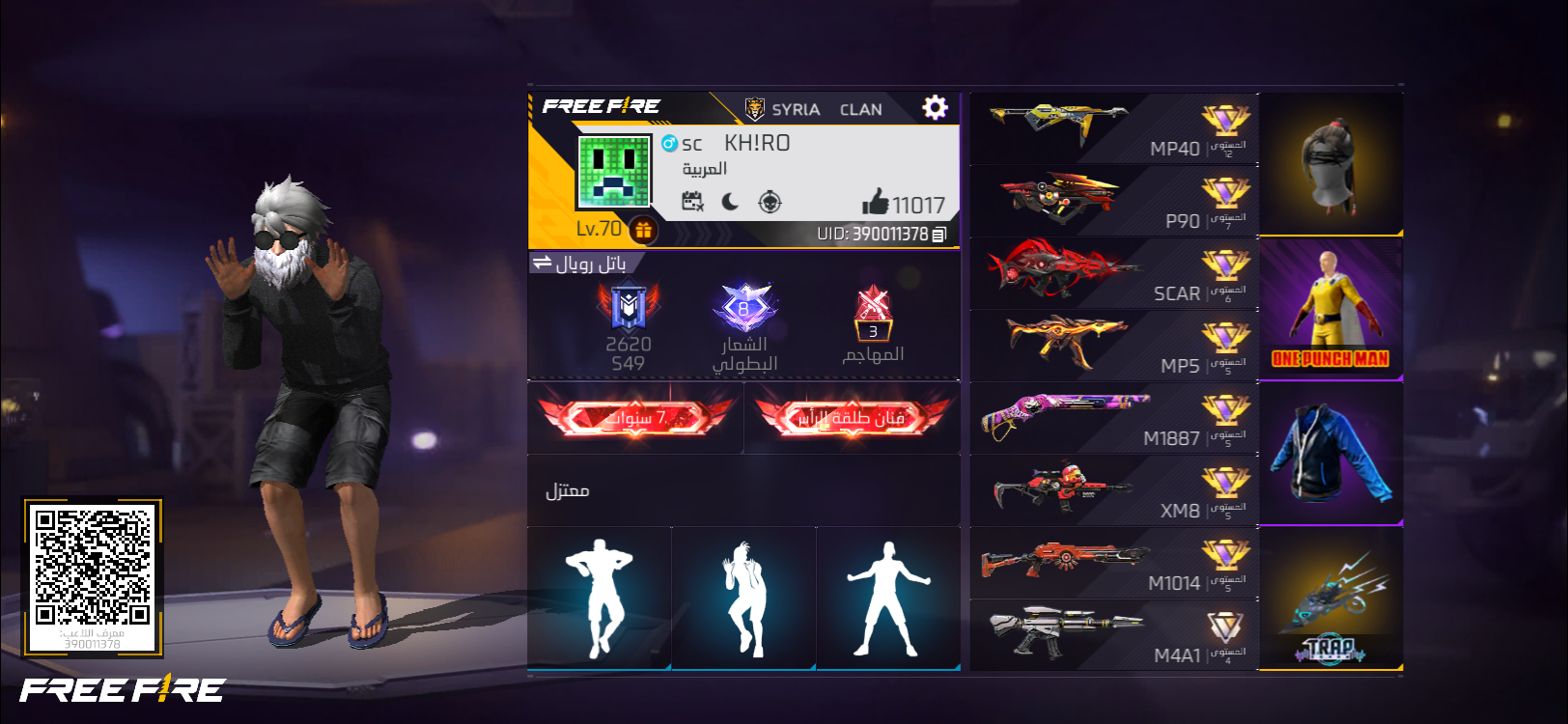
Task: Click the 7 years red badge
Action: [635, 417]
